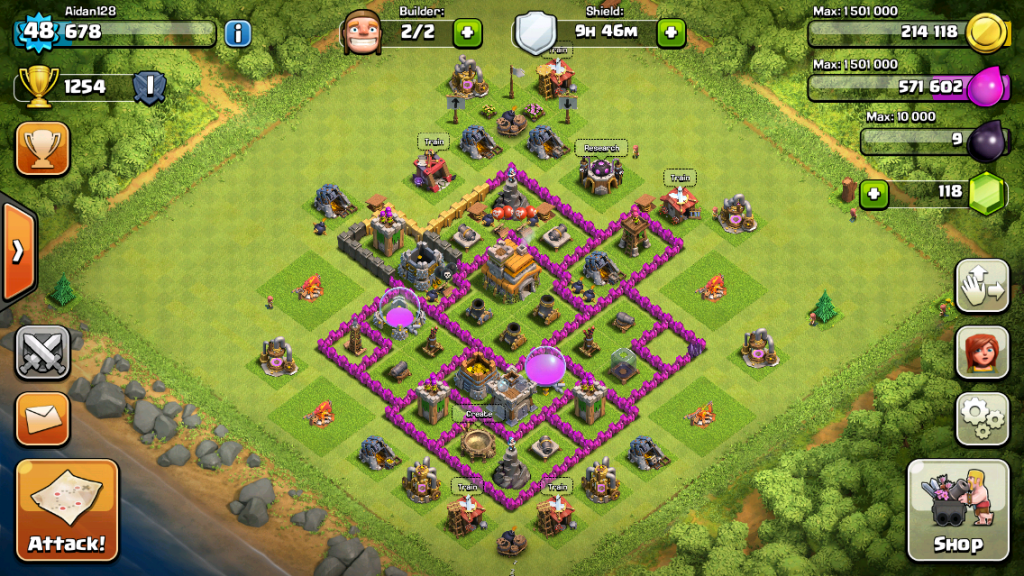Open the crossed swords battle log
This screenshot has height=576, width=1024.
[x=43, y=353]
